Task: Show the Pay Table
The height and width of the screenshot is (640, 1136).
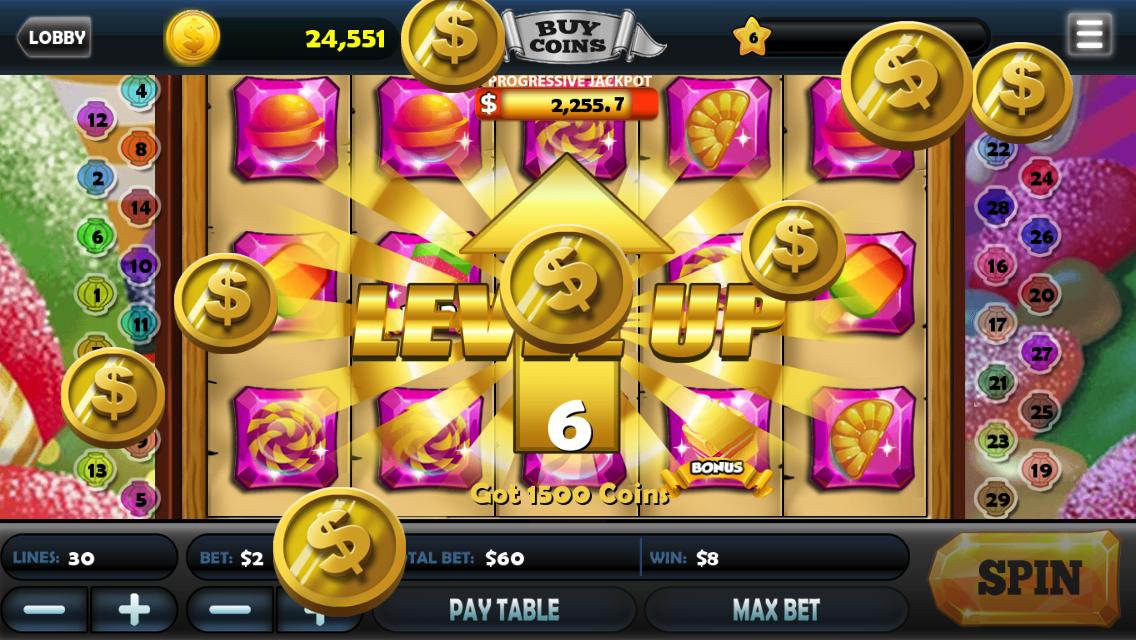Action: pos(504,609)
